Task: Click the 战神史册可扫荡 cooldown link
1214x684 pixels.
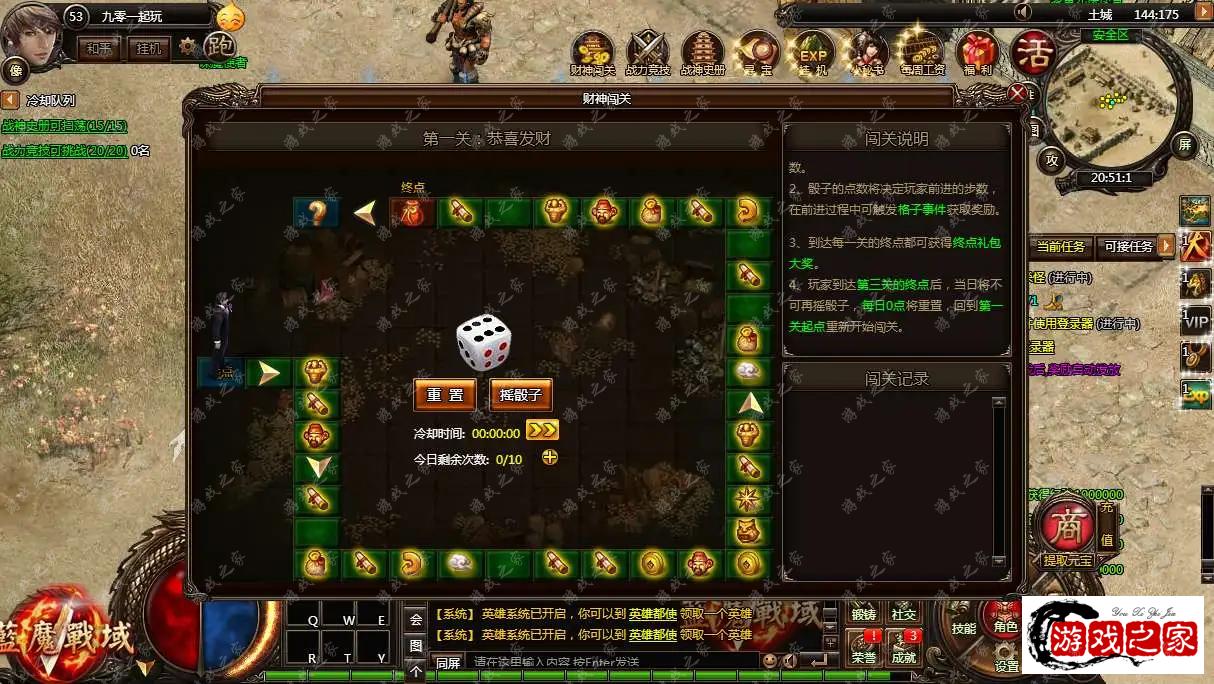Action: (65, 126)
